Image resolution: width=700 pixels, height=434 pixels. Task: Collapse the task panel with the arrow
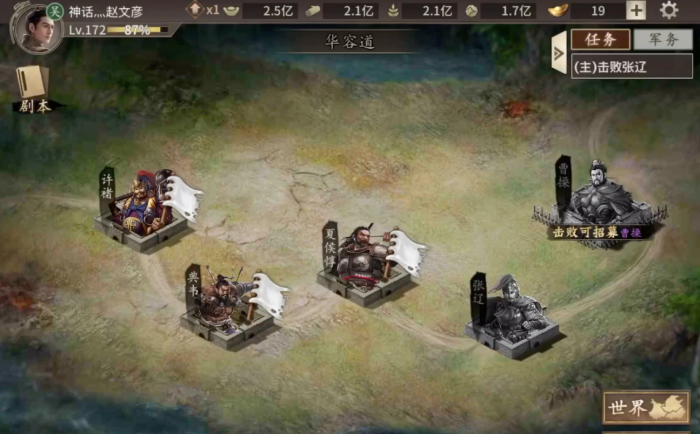coord(558,52)
